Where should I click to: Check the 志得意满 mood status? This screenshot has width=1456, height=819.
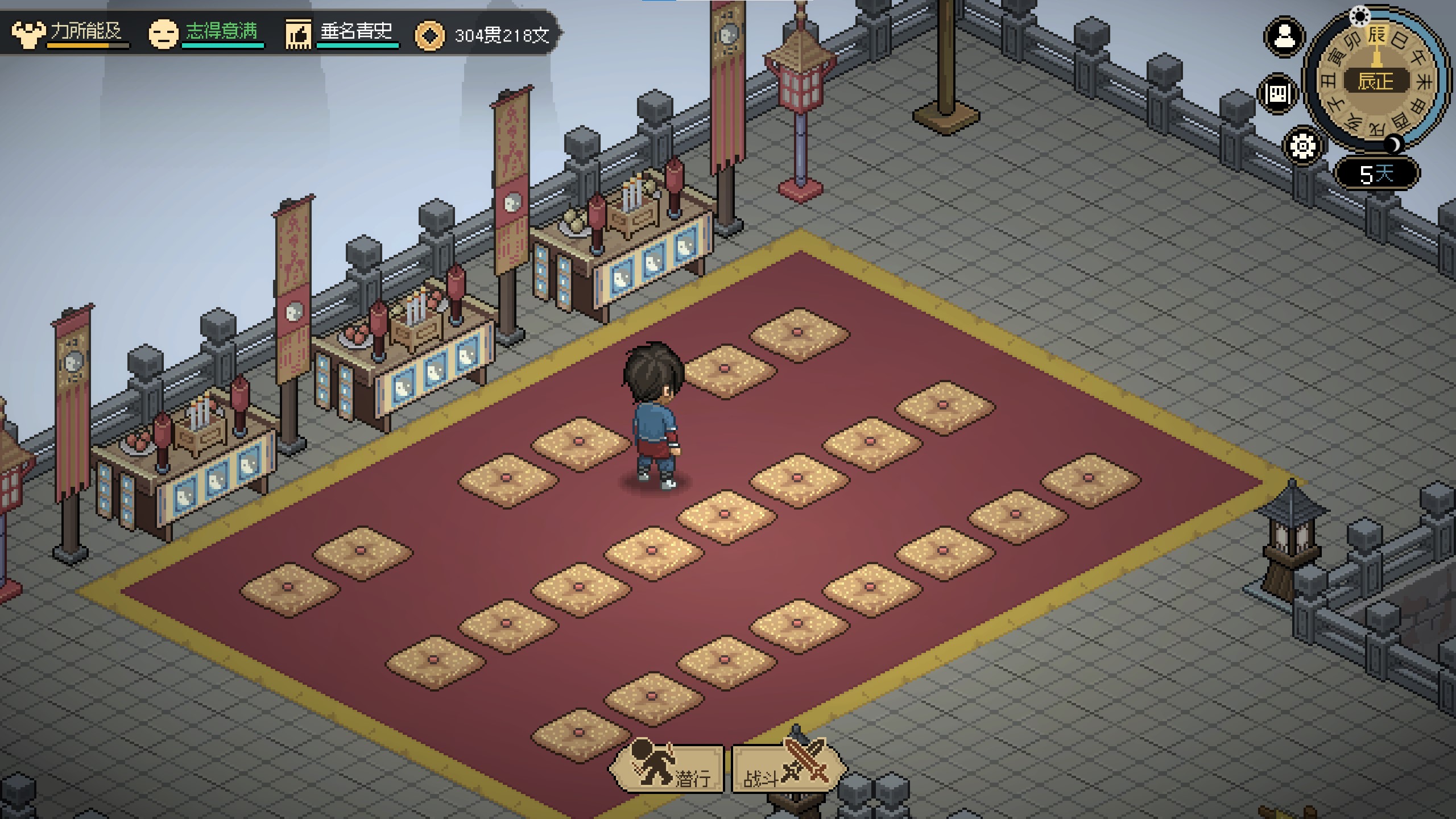206,33
